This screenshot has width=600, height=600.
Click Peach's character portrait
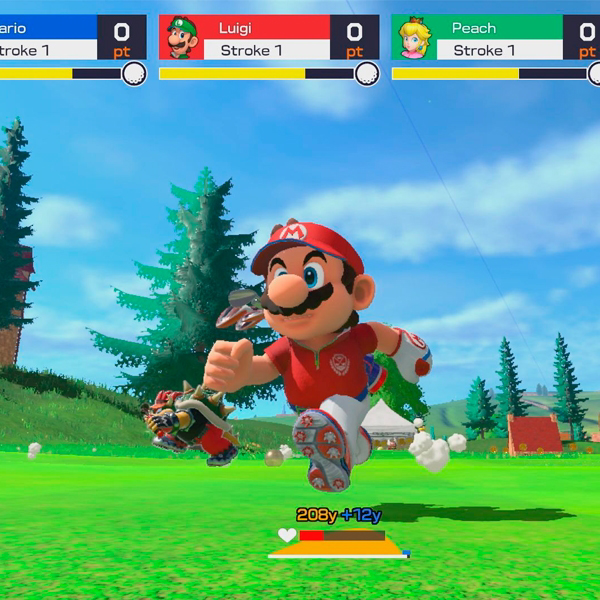click(x=413, y=37)
